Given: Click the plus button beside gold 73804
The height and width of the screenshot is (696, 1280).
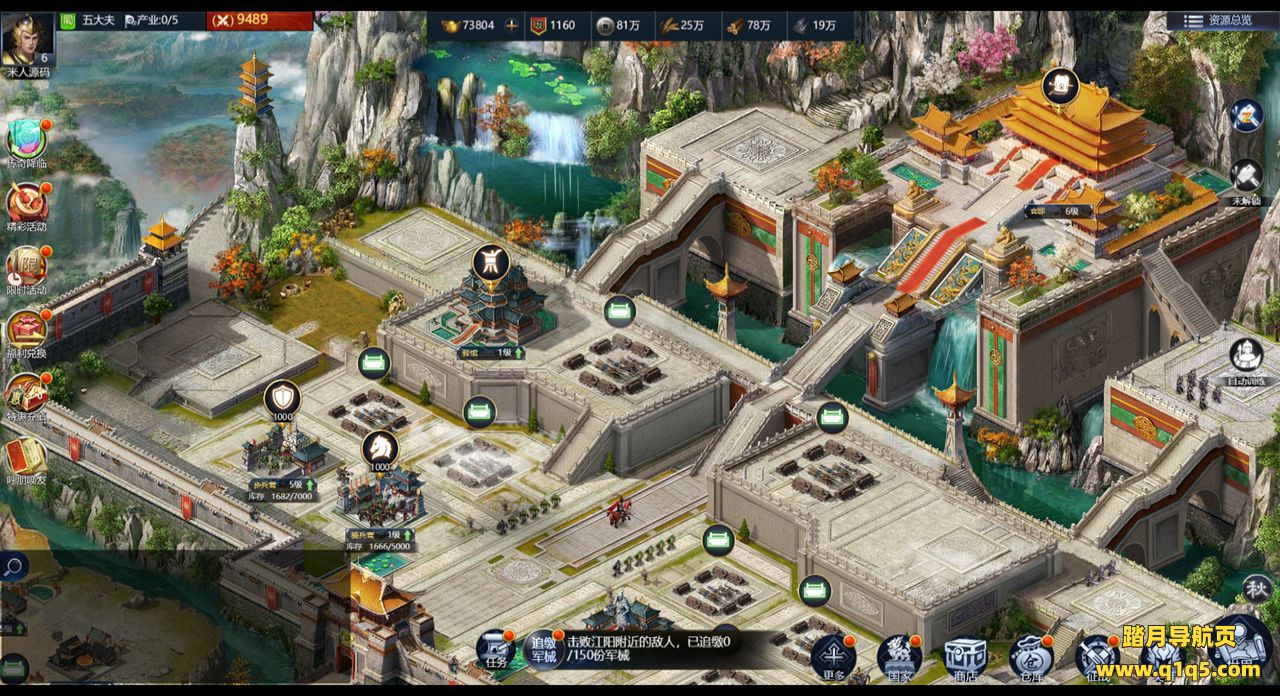Looking at the screenshot, I should 512,25.
